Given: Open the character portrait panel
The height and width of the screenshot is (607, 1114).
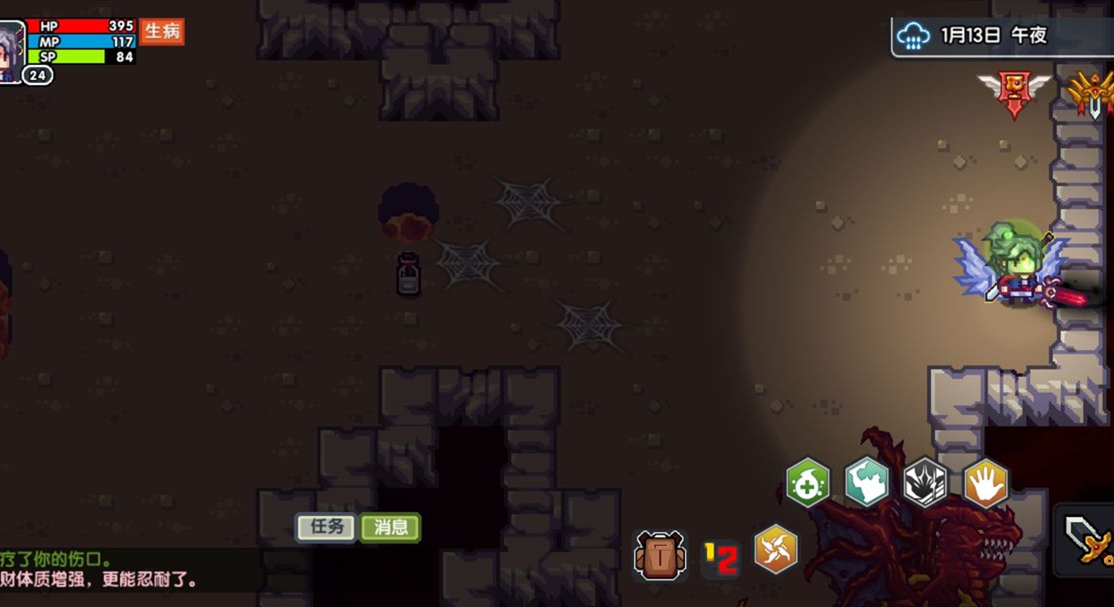Looking at the screenshot, I should (x=11, y=50).
